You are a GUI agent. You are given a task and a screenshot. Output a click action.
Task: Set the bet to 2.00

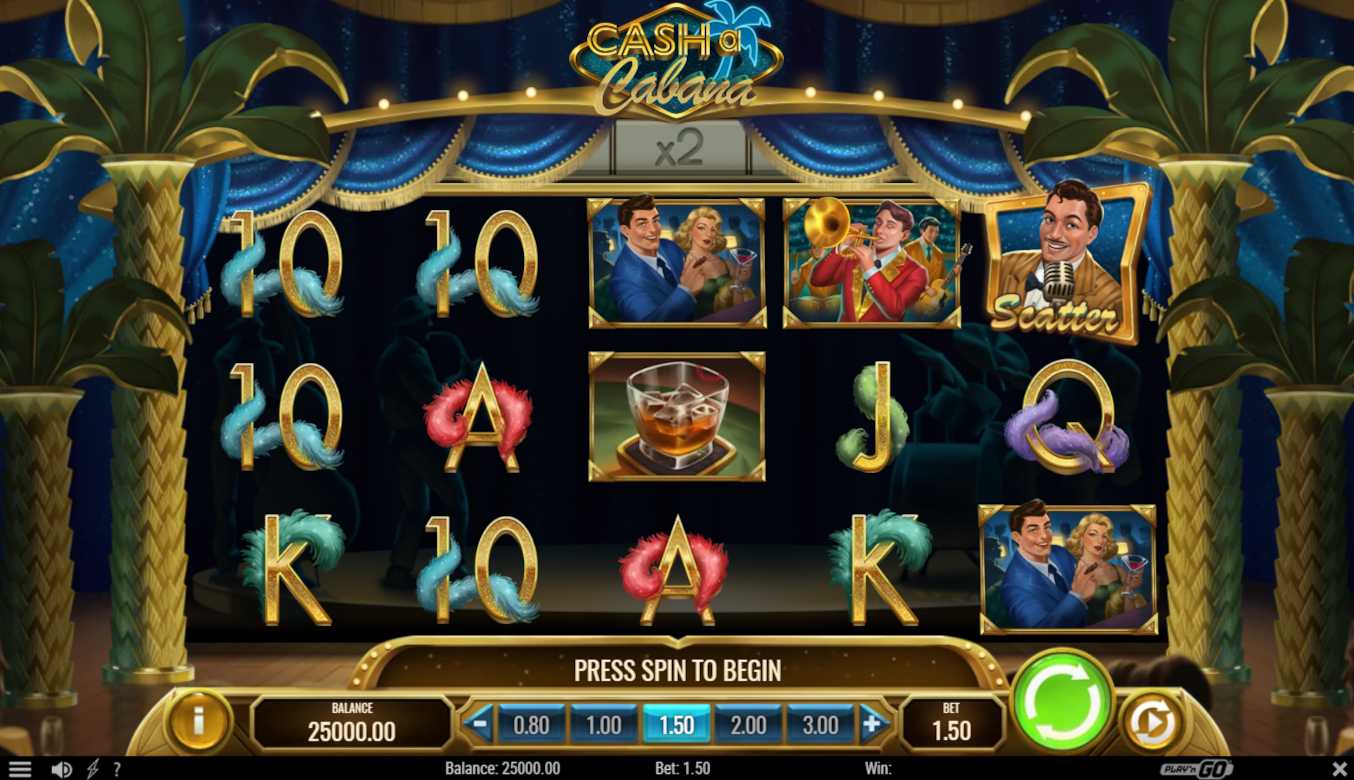point(748,725)
